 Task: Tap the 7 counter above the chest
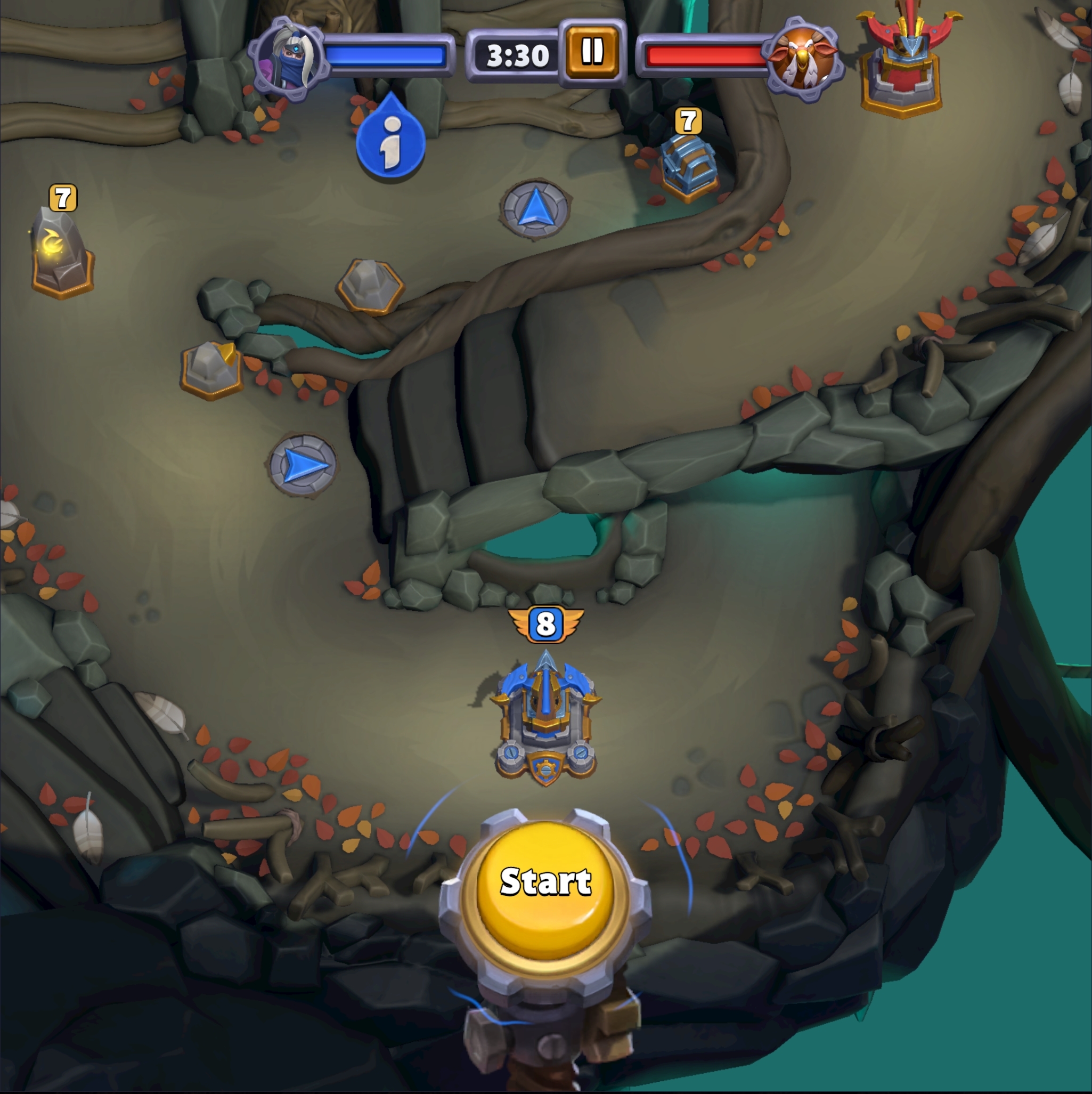[x=687, y=120]
